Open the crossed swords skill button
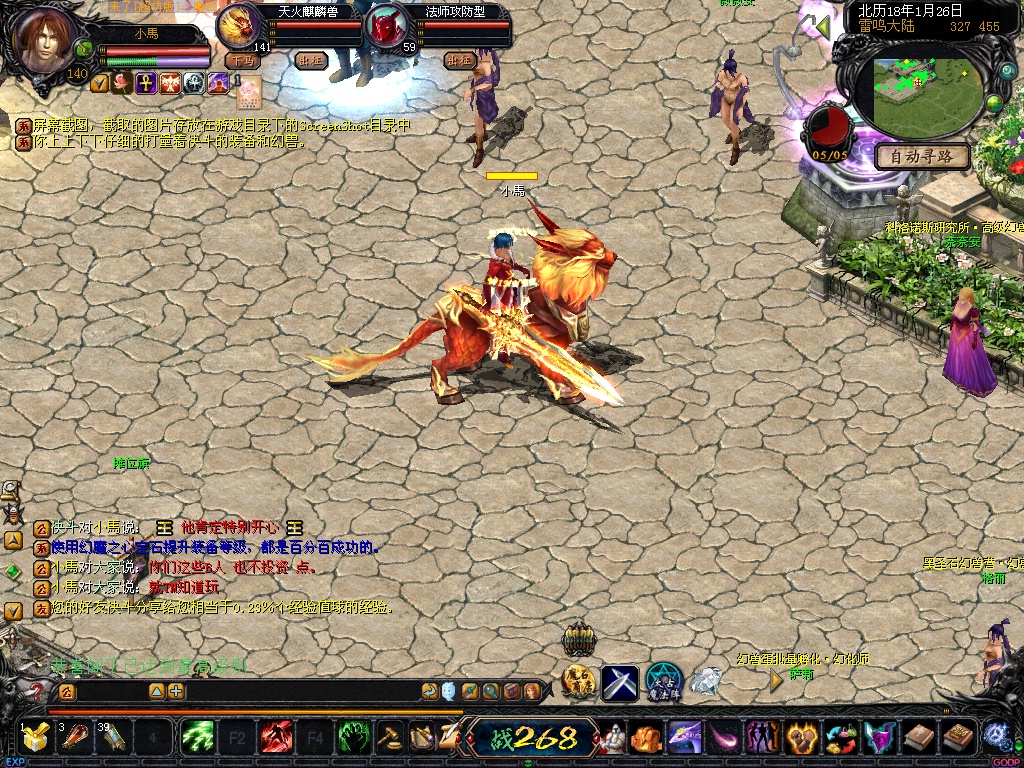1024x768 pixels. click(619, 683)
